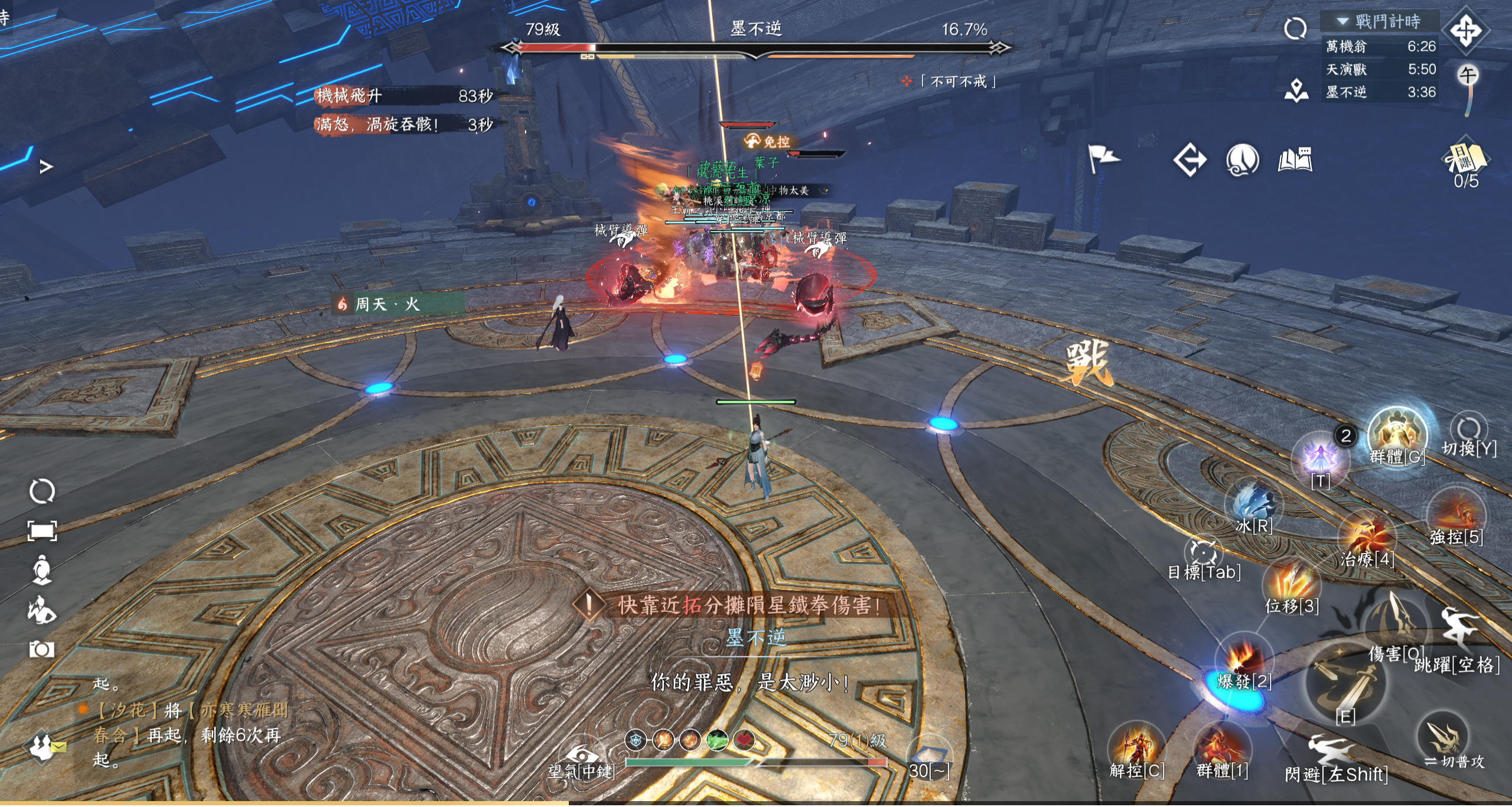Activate the 群體[G] group skill
The height and width of the screenshot is (807, 1512).
pyautogui.click(x=1397, y=435)
